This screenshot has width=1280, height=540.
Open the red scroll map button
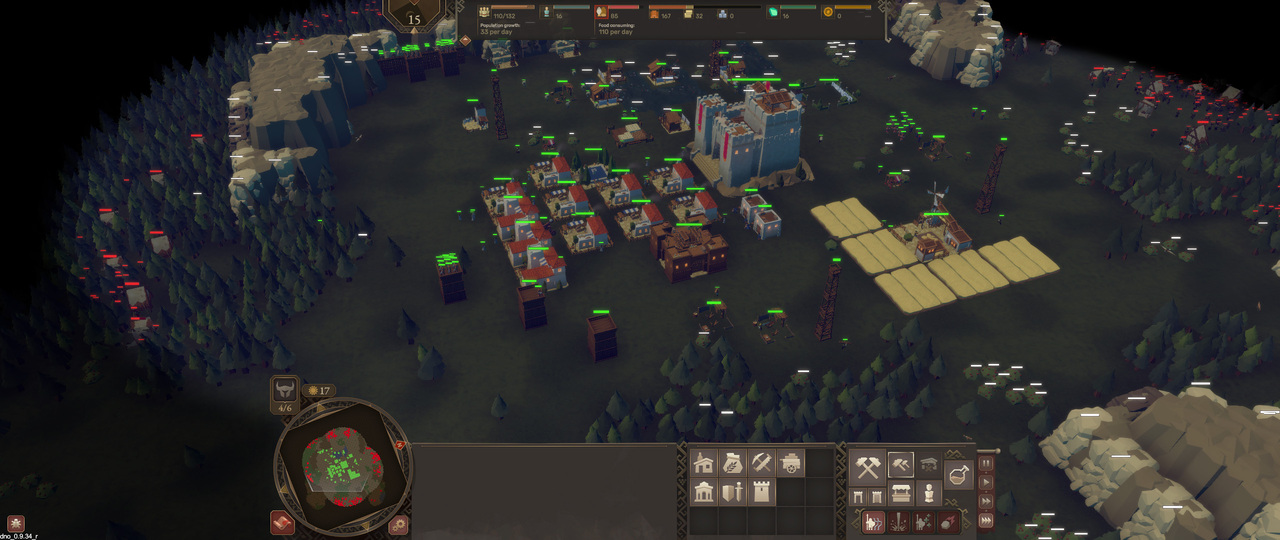pos(282,523)
